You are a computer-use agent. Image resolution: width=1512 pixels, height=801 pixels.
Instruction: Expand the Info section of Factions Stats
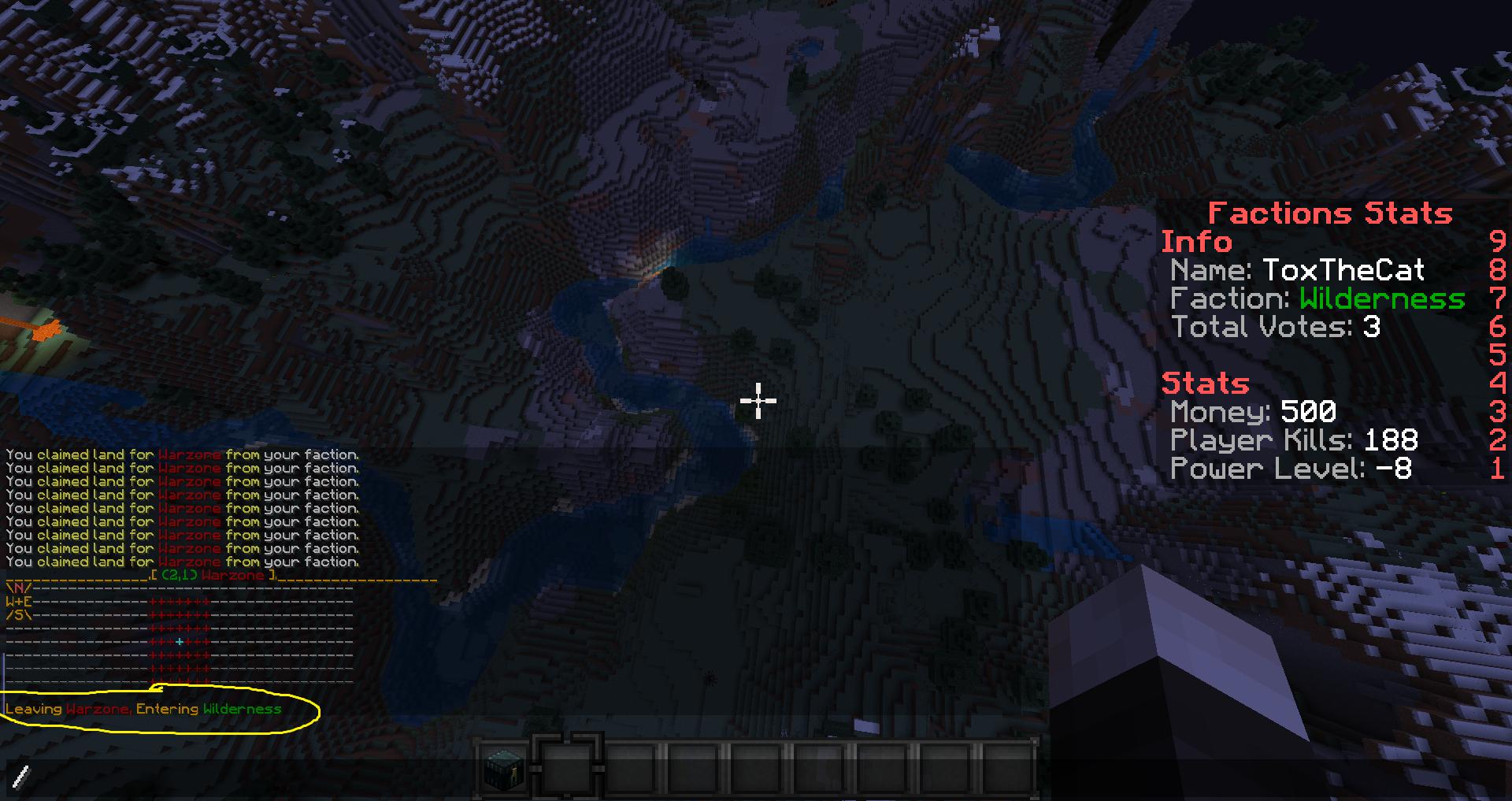[1196, 242]
